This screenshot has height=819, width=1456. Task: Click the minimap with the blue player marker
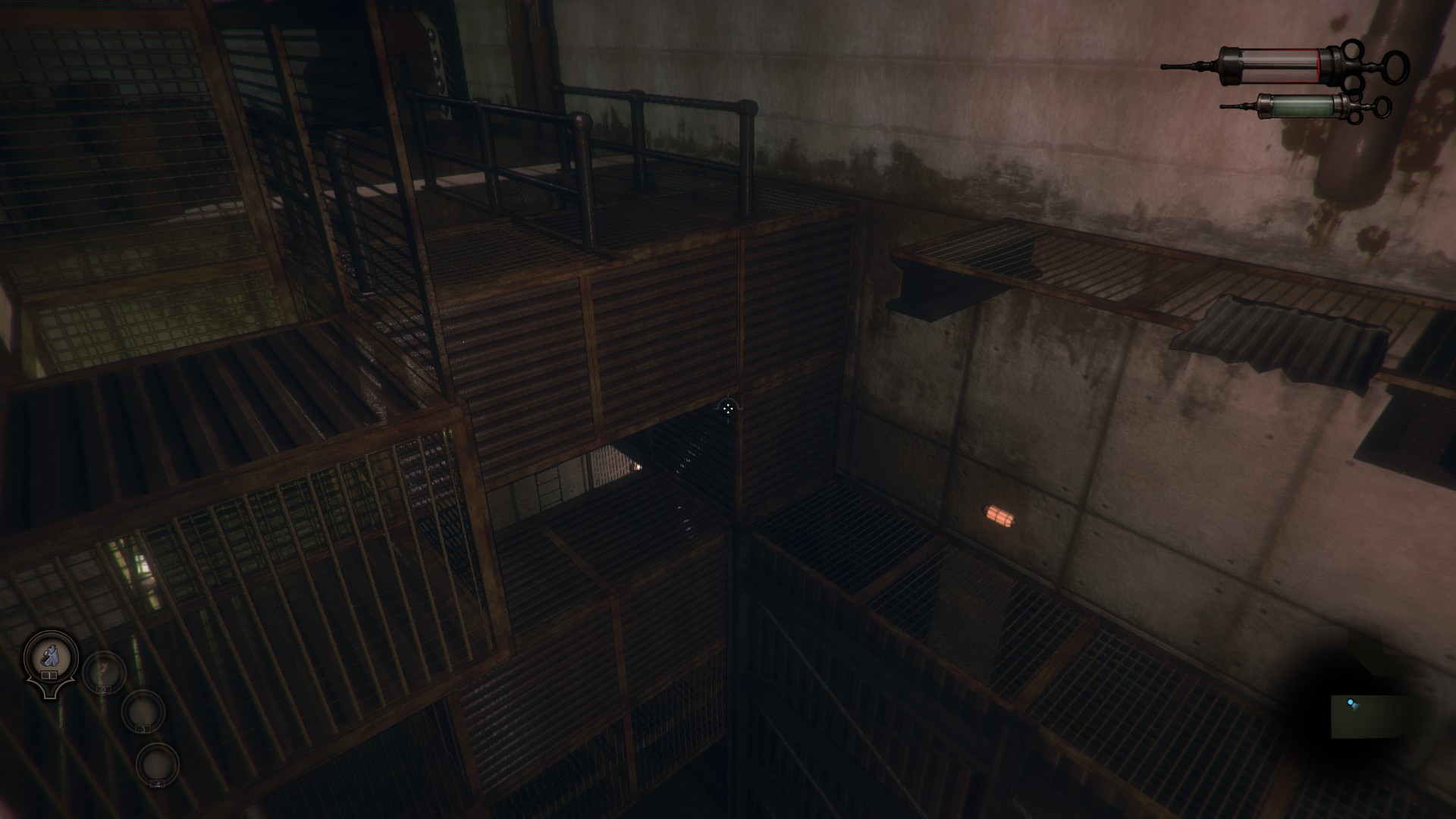click(1365, 715)
